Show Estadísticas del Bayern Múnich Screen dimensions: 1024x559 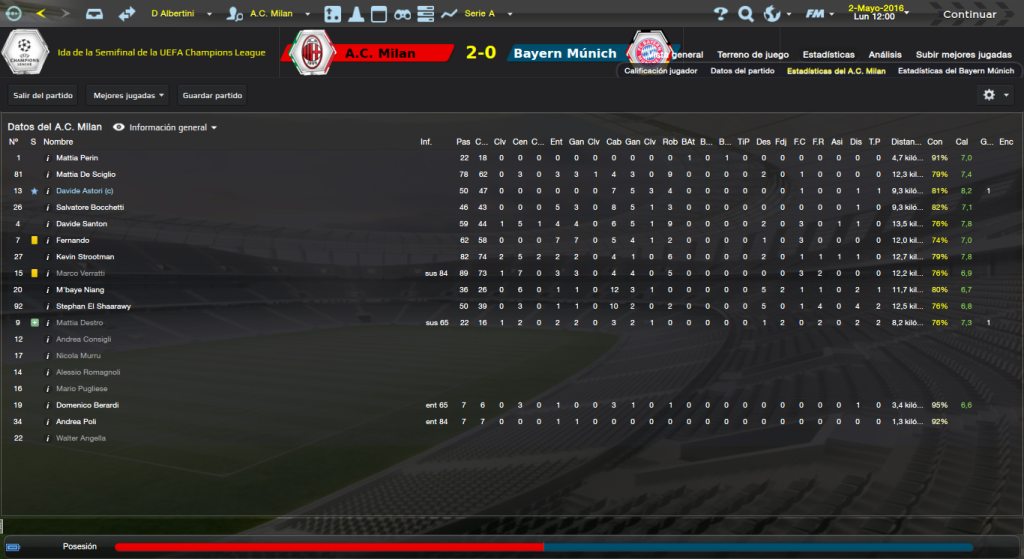click(x=956, y=71)
